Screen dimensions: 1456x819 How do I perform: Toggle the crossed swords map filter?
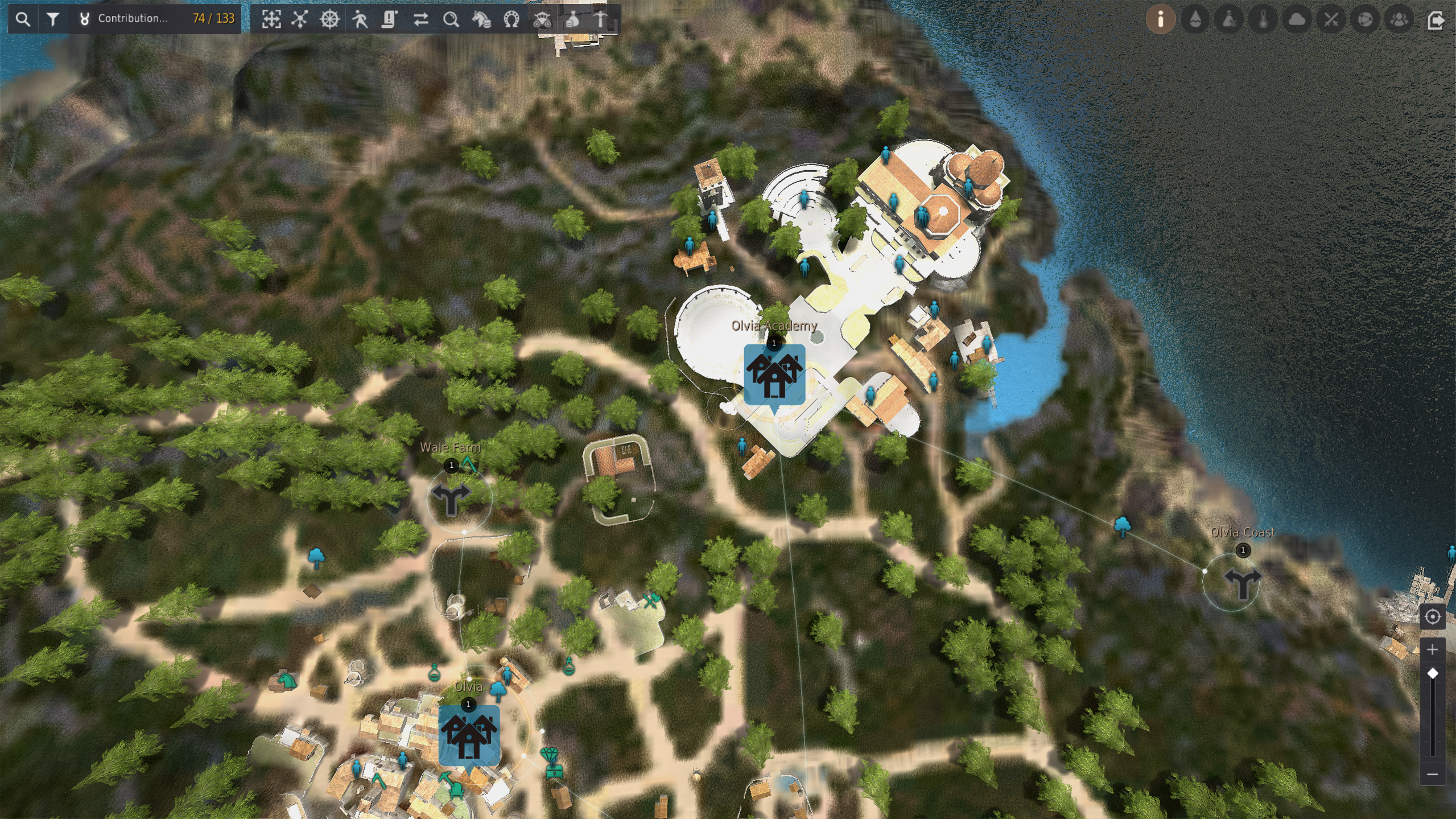click(1331, 19)
